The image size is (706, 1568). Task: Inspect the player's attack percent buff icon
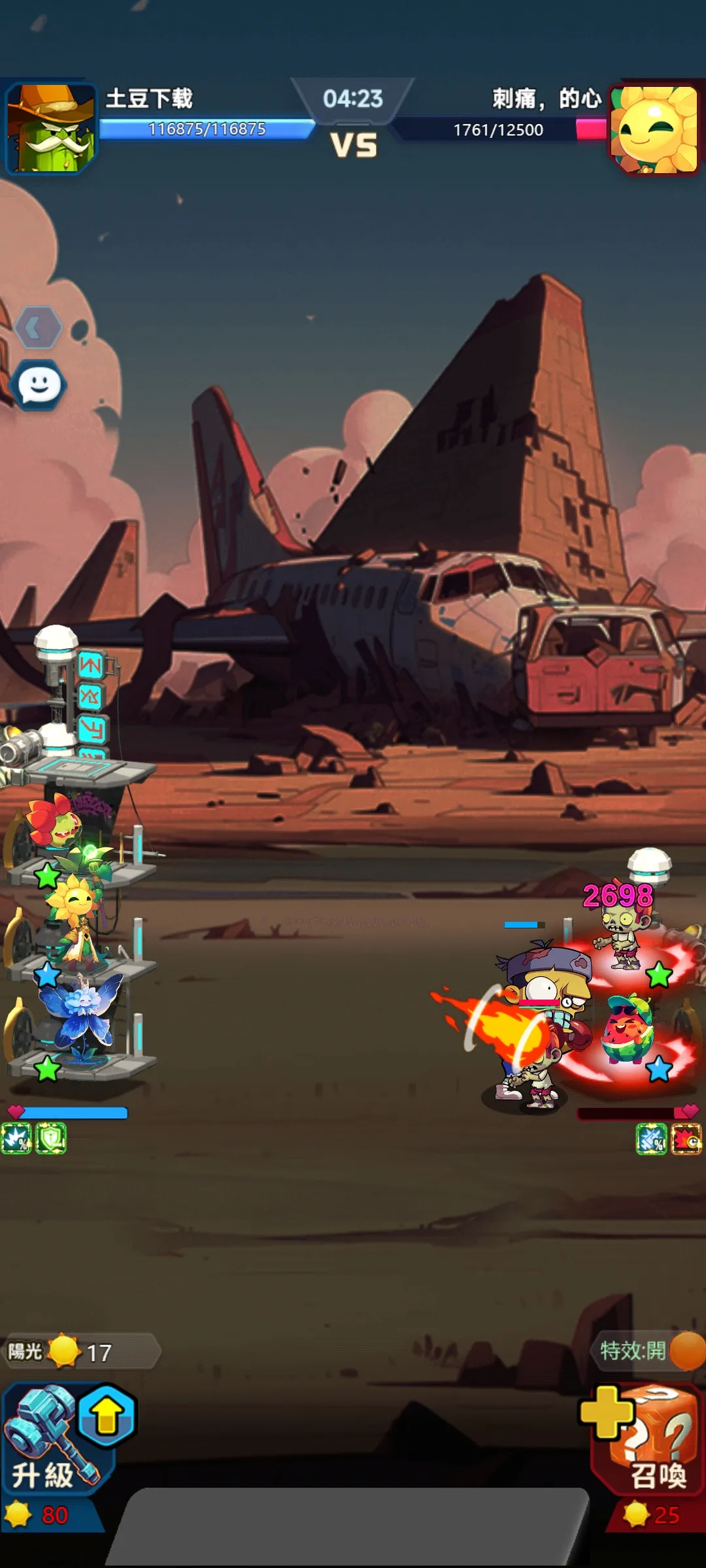coord(16,1139)
